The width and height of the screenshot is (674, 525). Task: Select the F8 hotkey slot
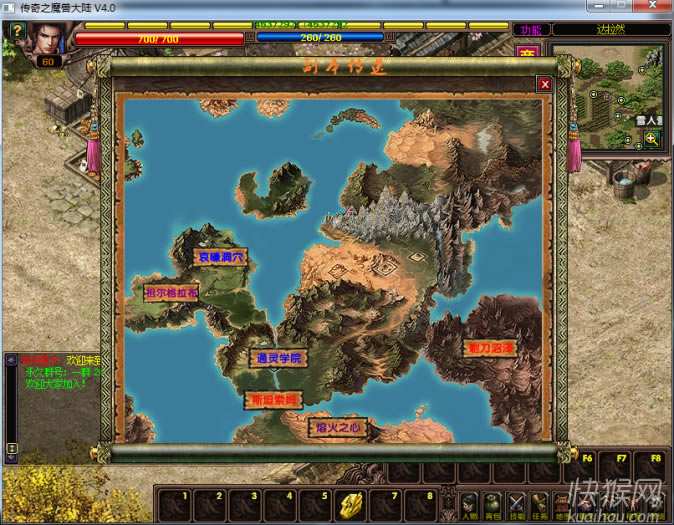click(x=655, y=468)
